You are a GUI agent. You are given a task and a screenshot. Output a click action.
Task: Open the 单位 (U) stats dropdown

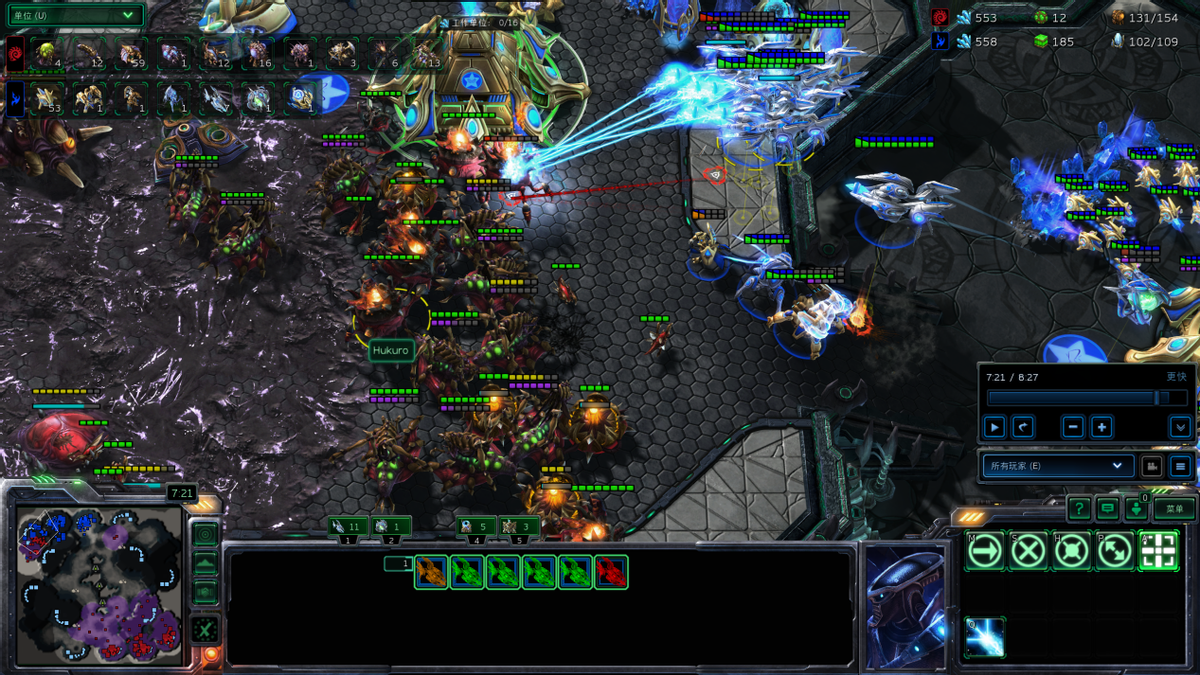point(76,15)
